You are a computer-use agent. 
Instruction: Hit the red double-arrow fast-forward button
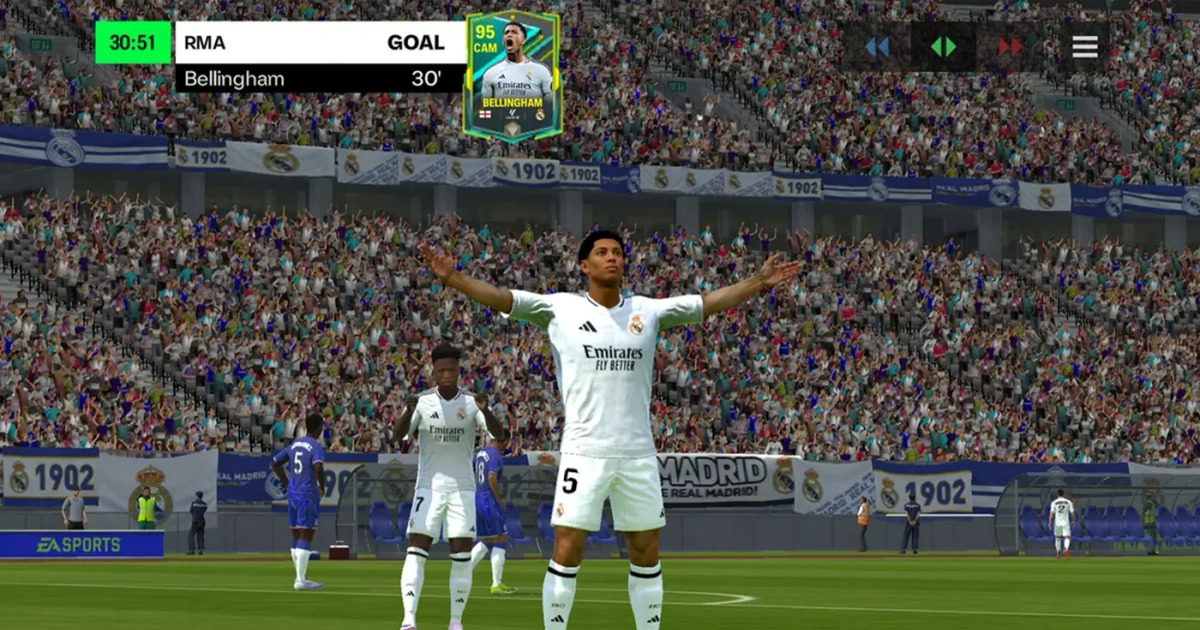click(1010, 47)
